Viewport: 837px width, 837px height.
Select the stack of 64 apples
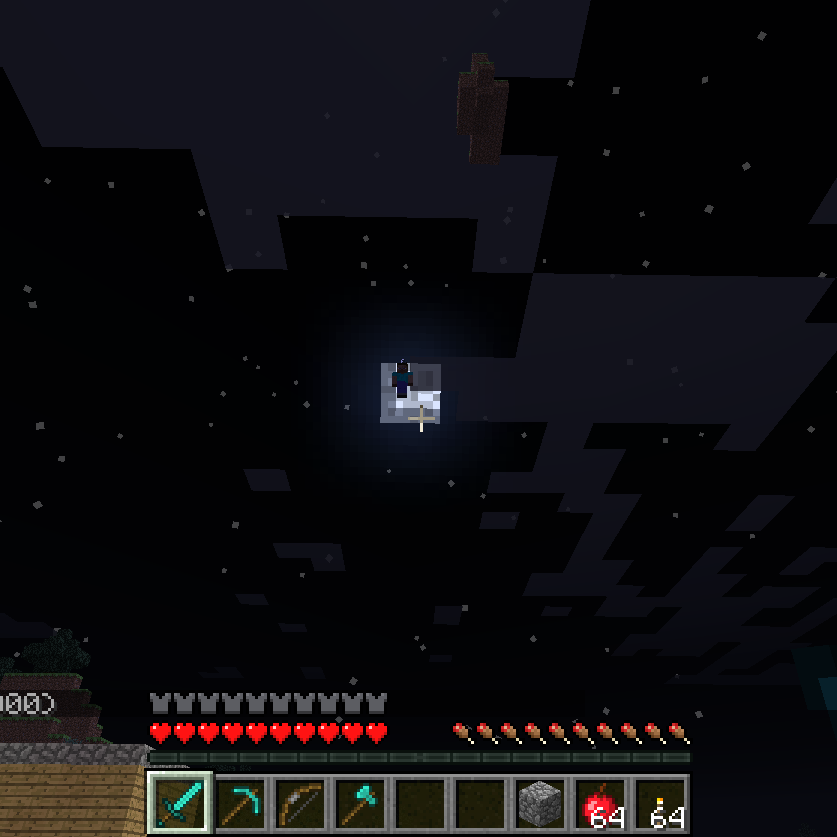[601, 802]
